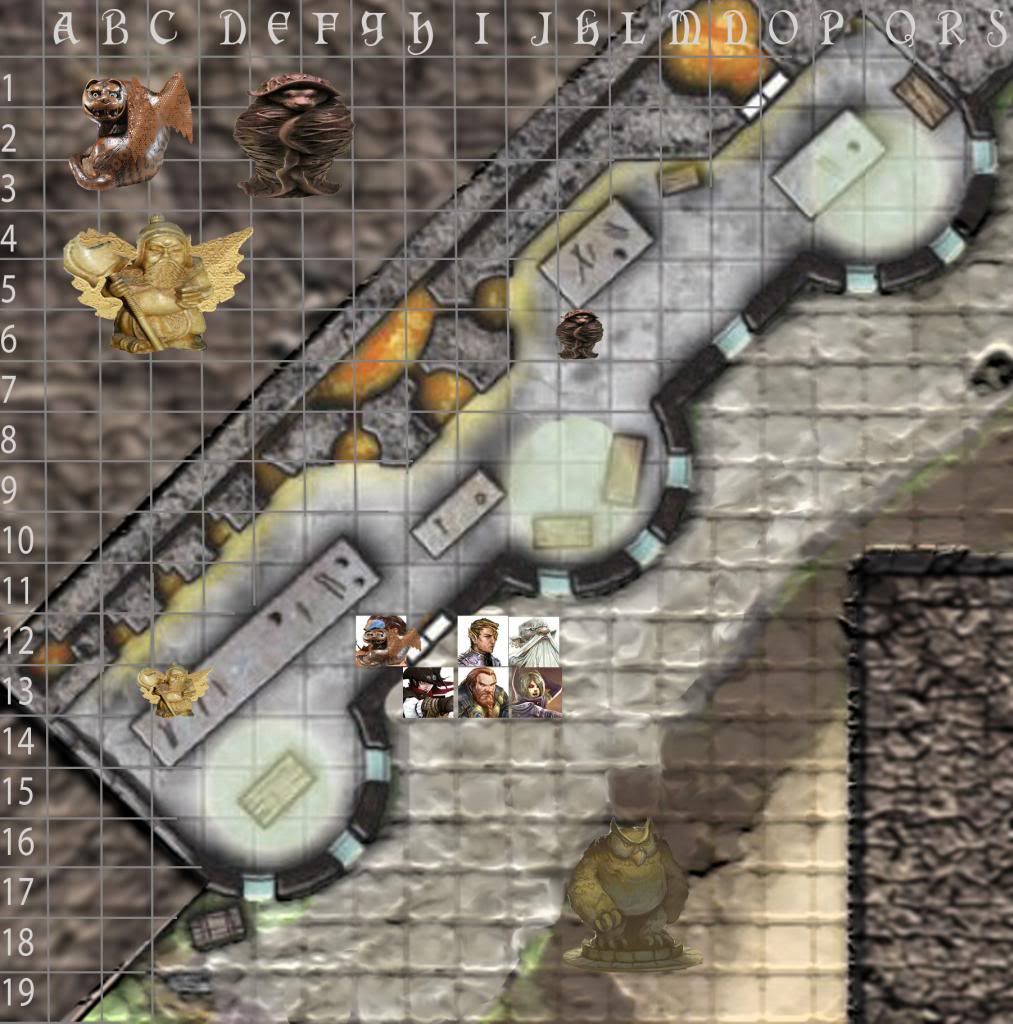Pick the large winged monkey statue token
Screen dimensions: 1013x1024
pyautogui.click(x=130, y=132)
